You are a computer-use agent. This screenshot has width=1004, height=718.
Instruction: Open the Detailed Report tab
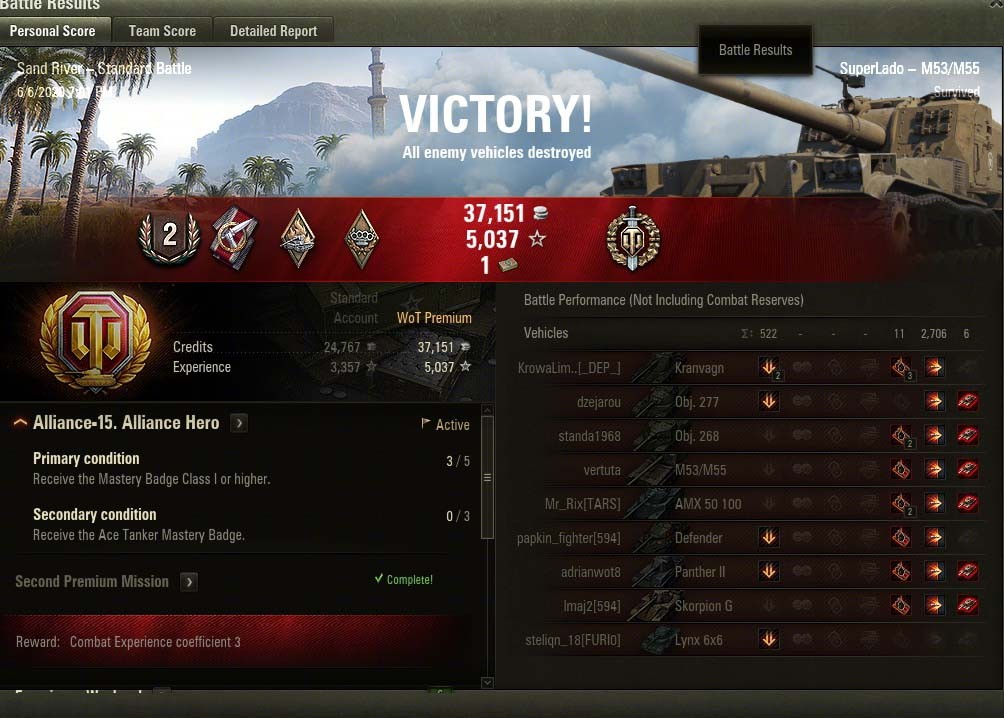[273, 31]
